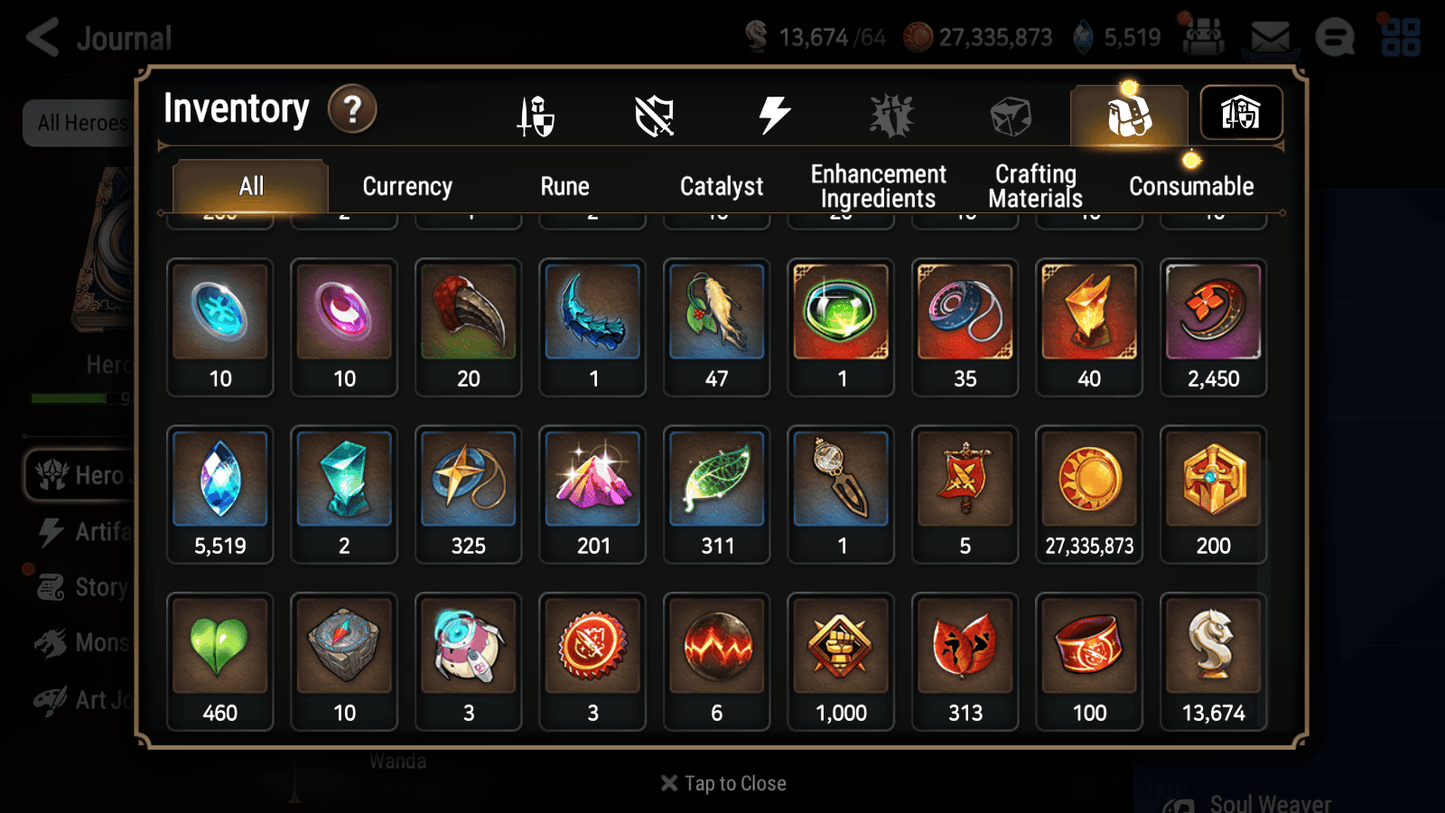
Task: Open the Inventory help question mark
Action: click(352, 110)
